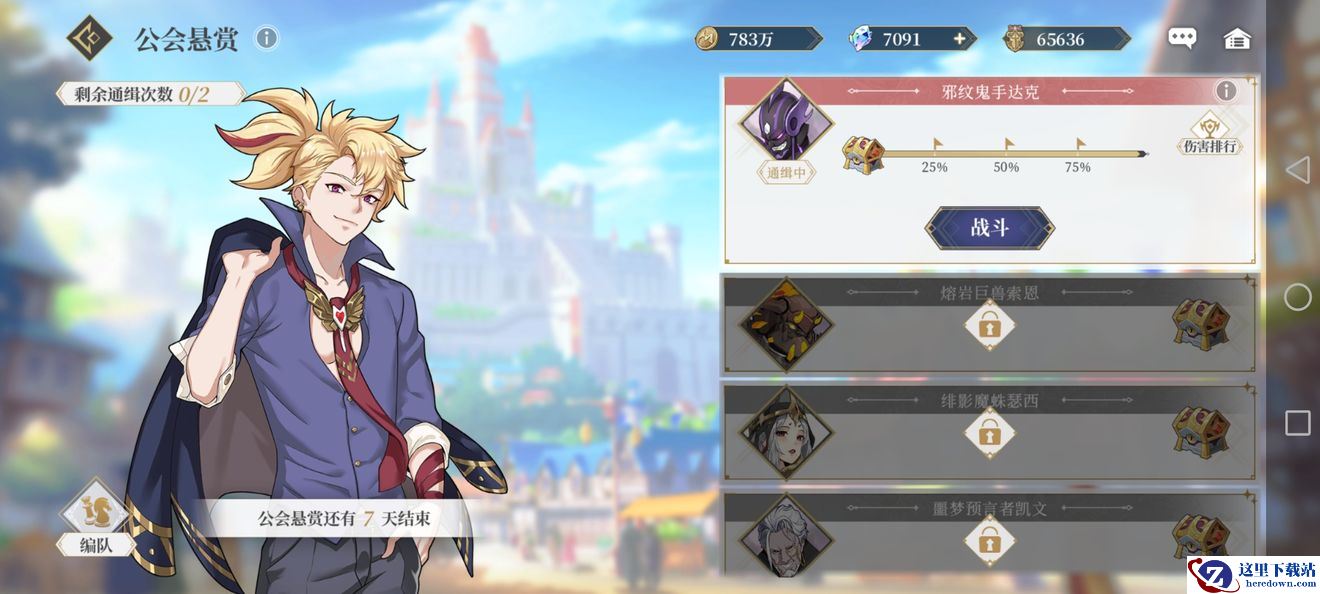Add more diamonds with the plus button

coord(960,39)
